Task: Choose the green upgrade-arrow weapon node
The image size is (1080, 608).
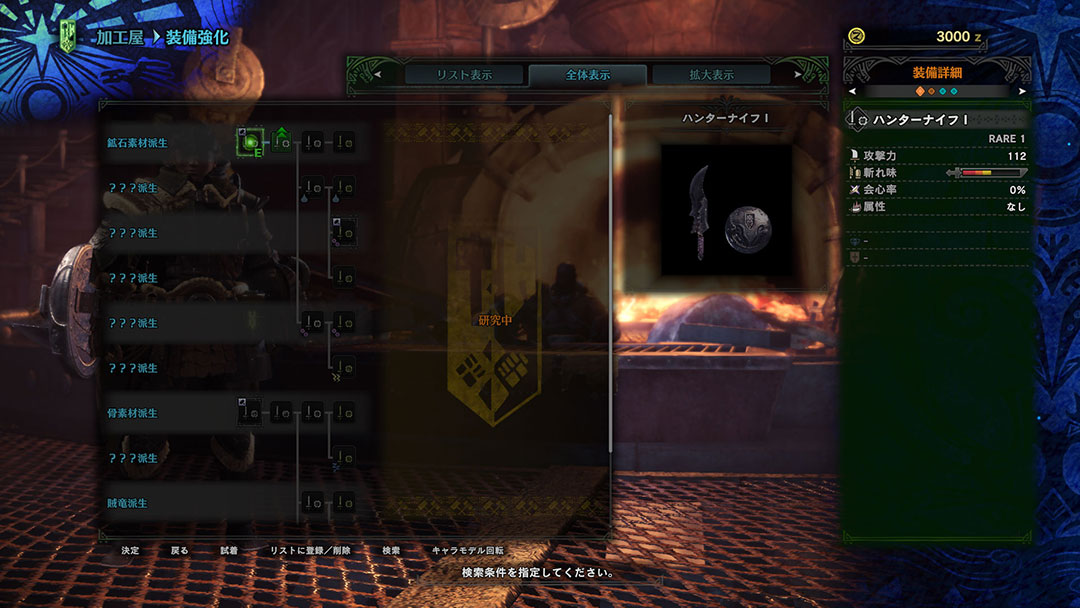Action: click(282, 143)
